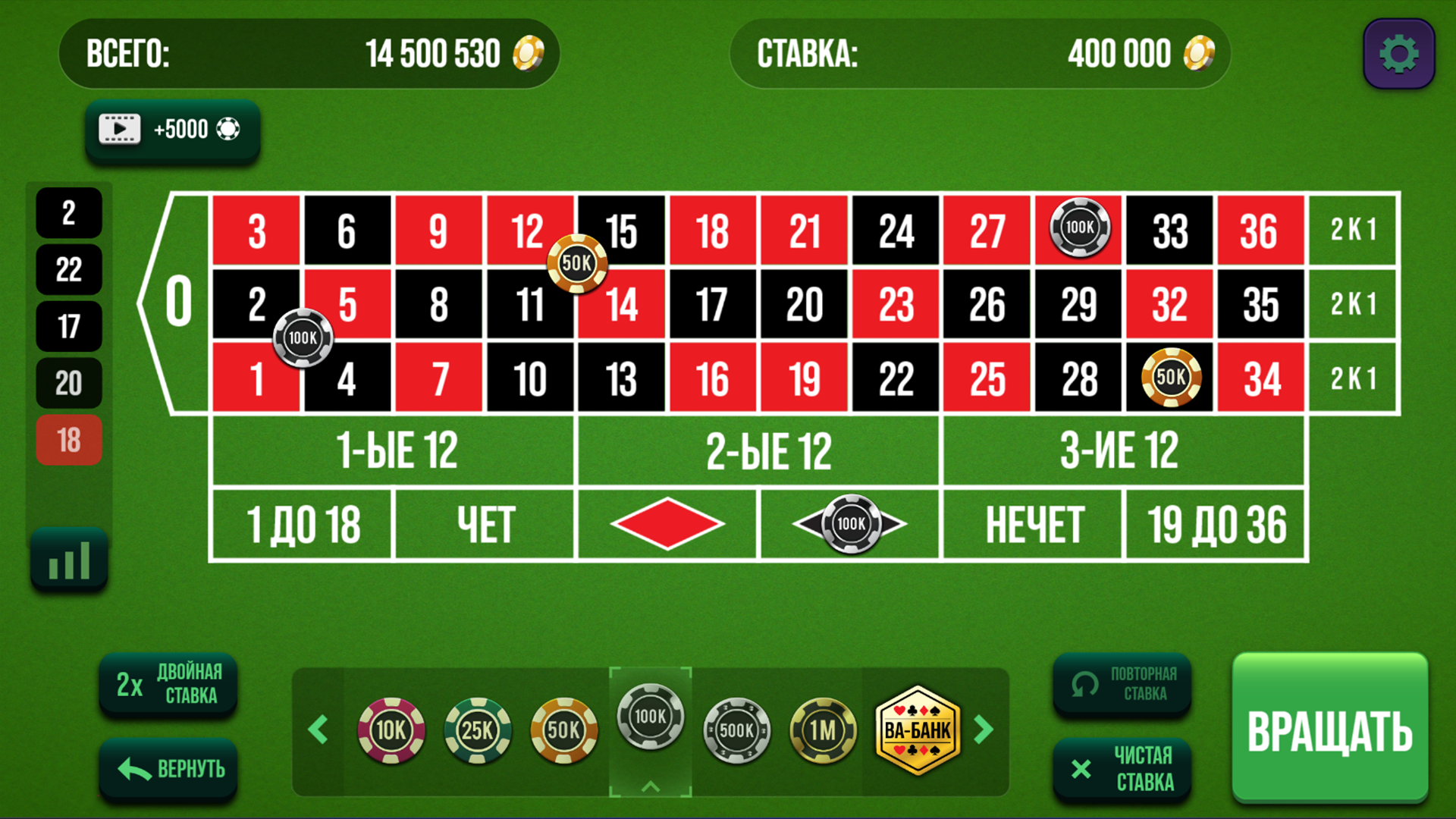Open the settings gear menu

point(1398,53)
